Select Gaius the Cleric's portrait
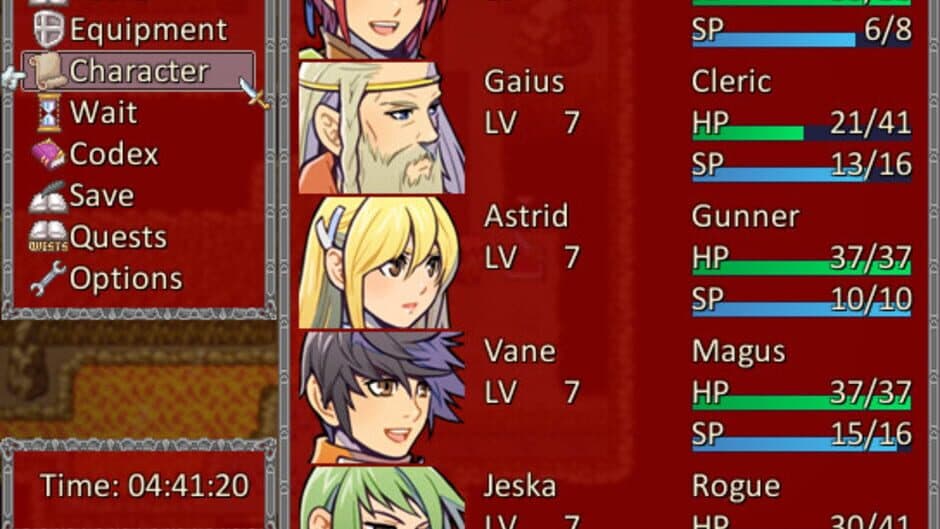 coord(381,128)
